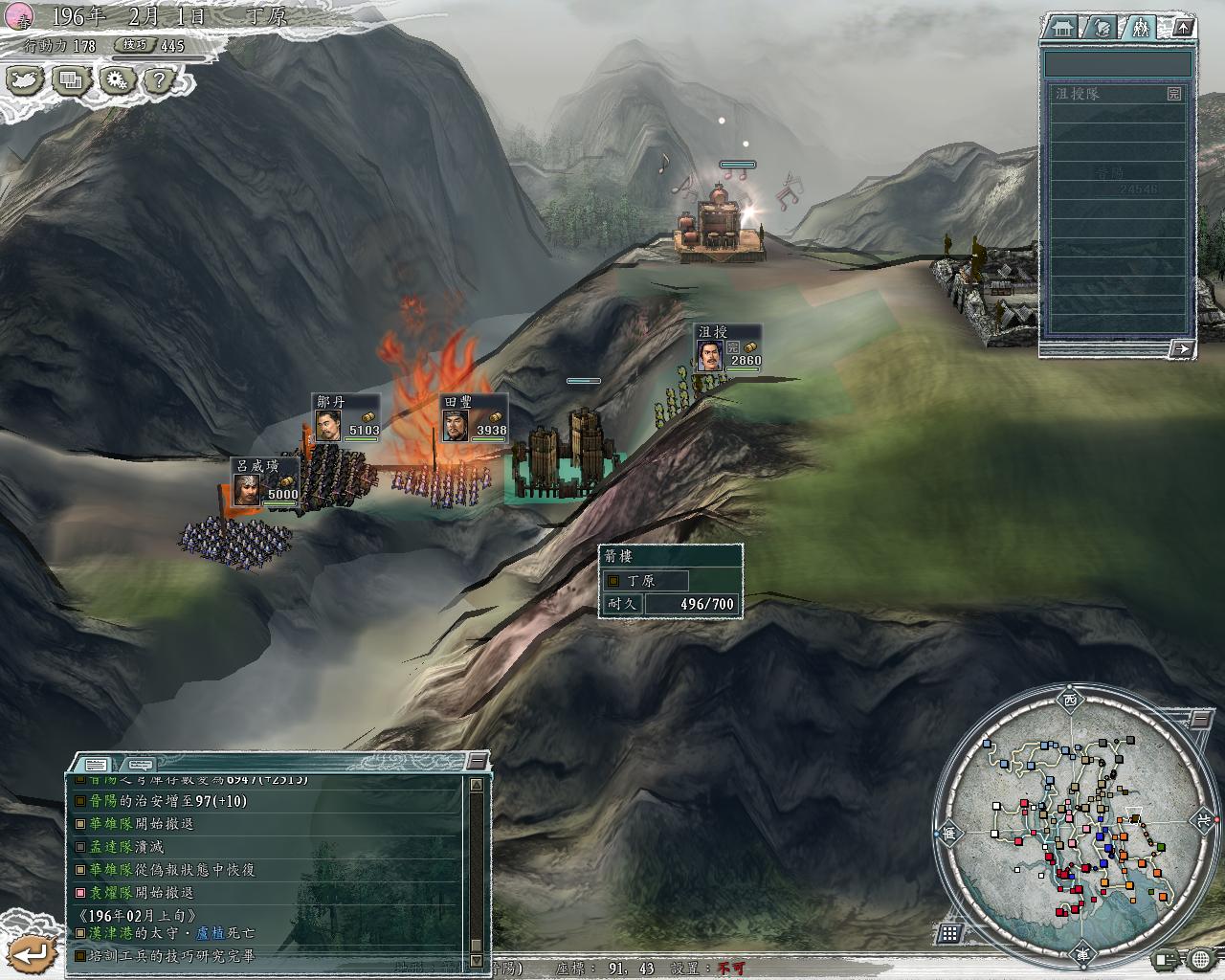1225x980 pixels.
Task: Select 沮授隊 row in unit list
Action: coord(1116,94)
